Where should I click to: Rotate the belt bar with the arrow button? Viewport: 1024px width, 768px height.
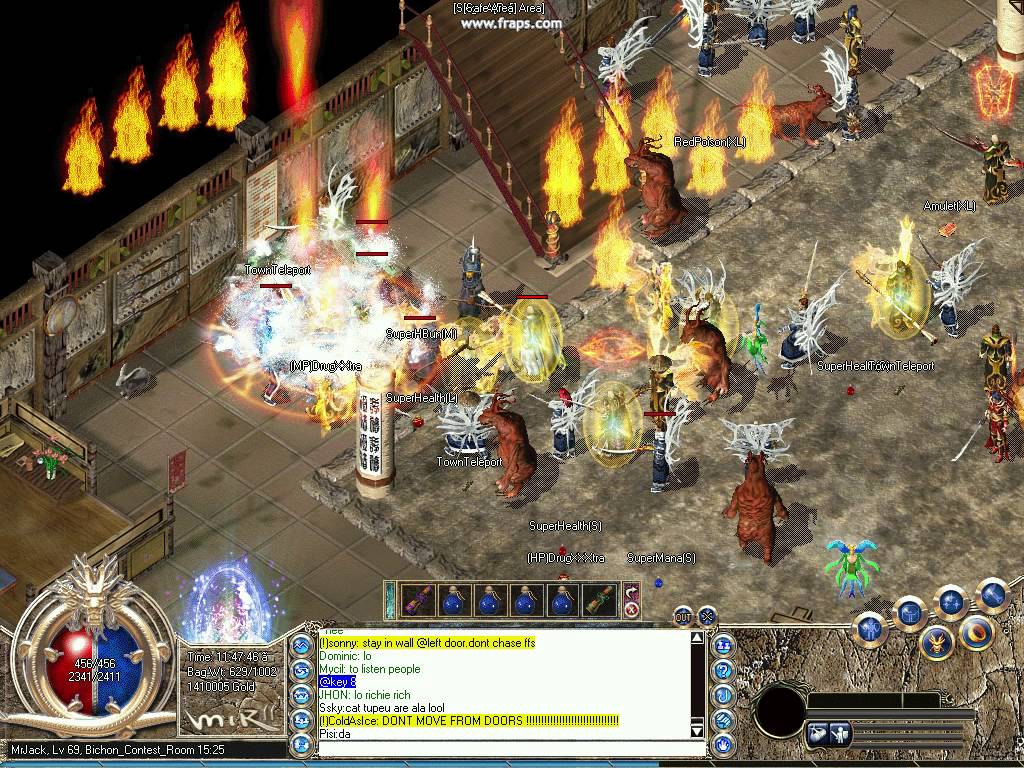pyautogui.click(x=631, y=591)
